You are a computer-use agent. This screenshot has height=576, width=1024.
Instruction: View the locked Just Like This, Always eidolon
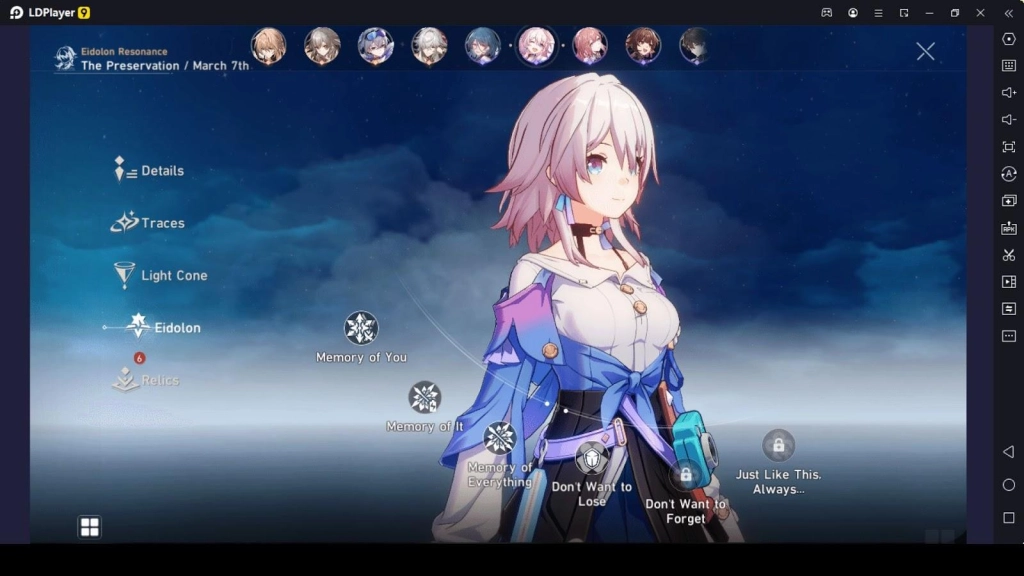click(x=778, y=445)
